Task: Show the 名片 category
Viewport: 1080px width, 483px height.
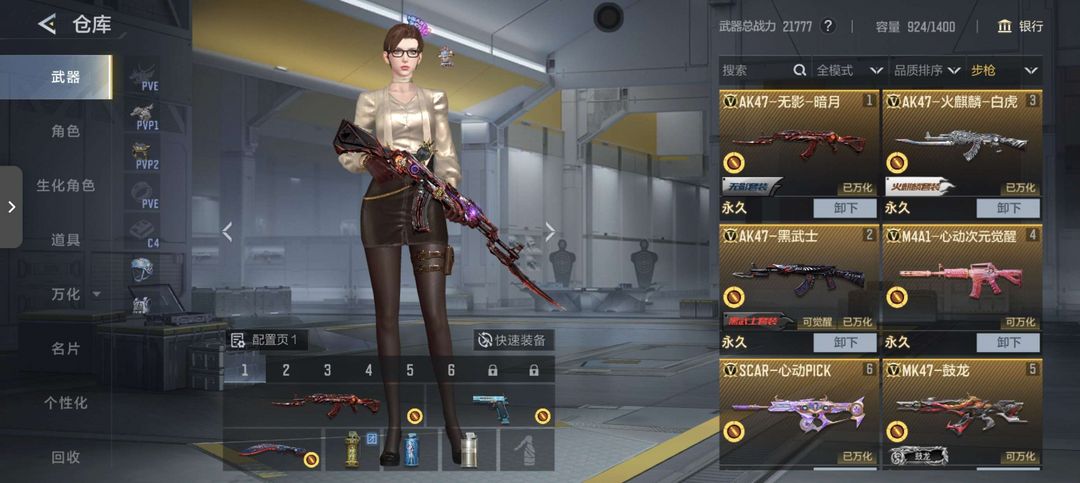Action: pos(66,349)
